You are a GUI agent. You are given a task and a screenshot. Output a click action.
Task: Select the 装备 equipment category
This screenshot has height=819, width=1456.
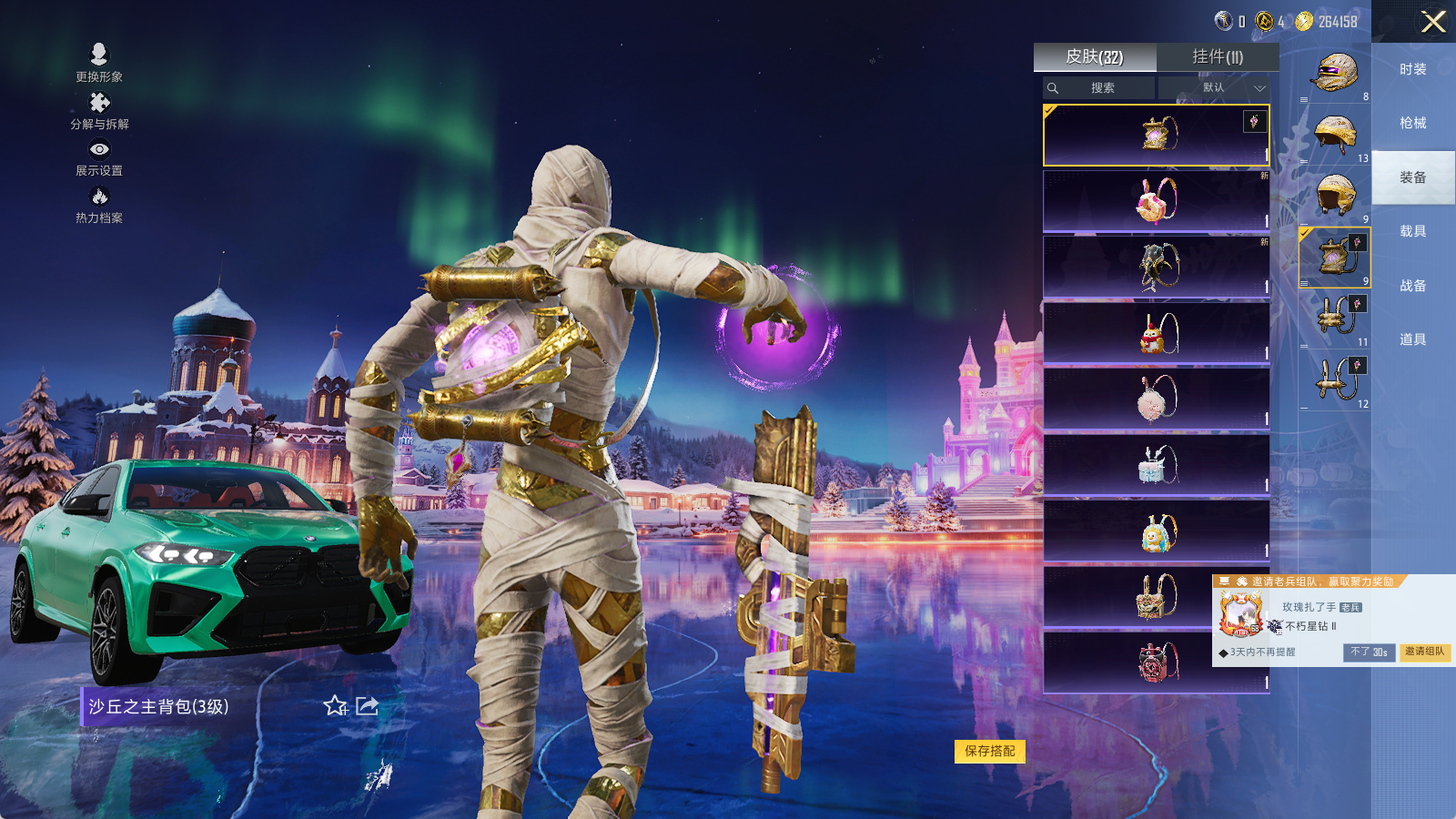(x=1413, y=177)
